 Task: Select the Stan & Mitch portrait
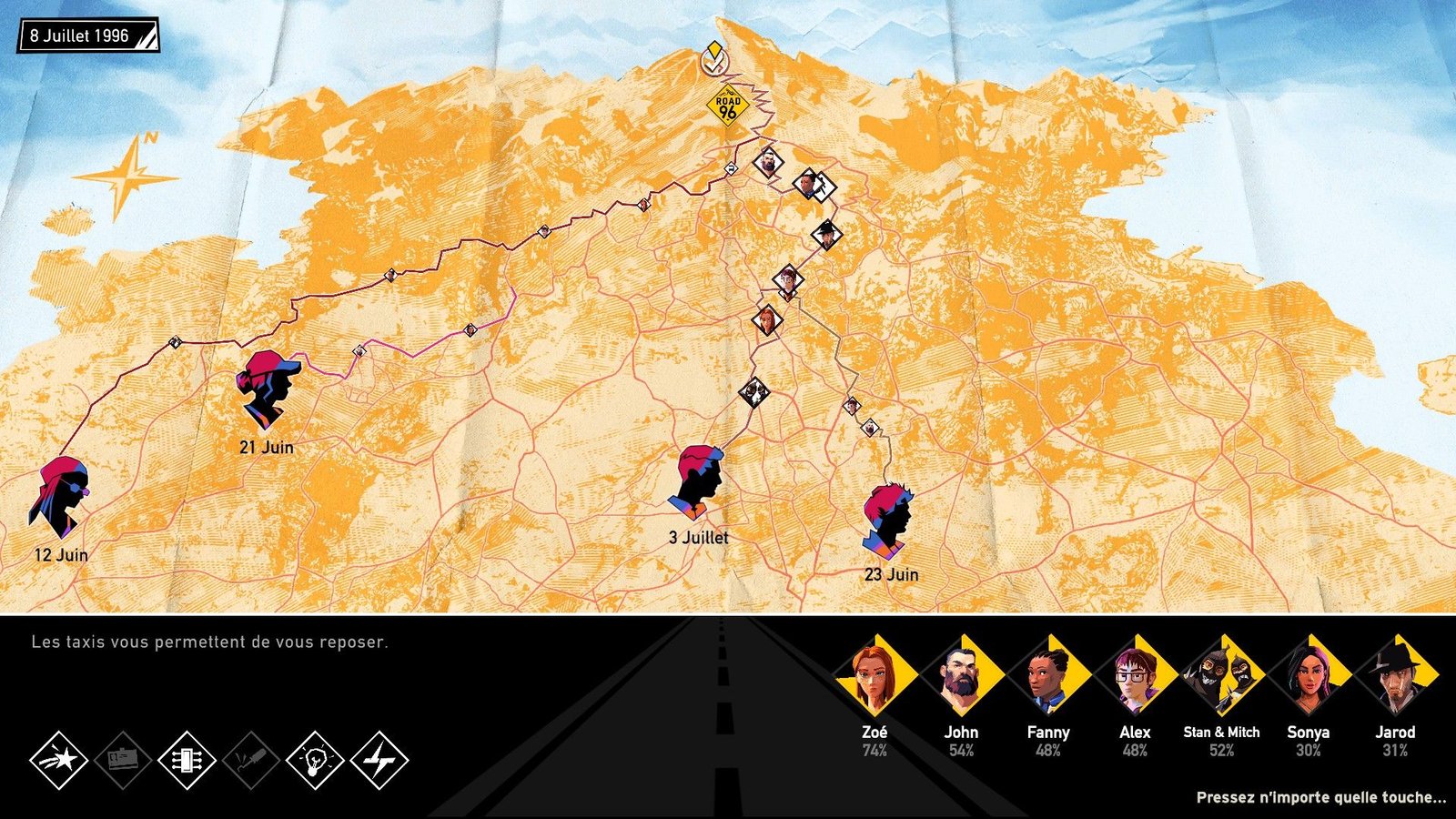coord(1221,678)
